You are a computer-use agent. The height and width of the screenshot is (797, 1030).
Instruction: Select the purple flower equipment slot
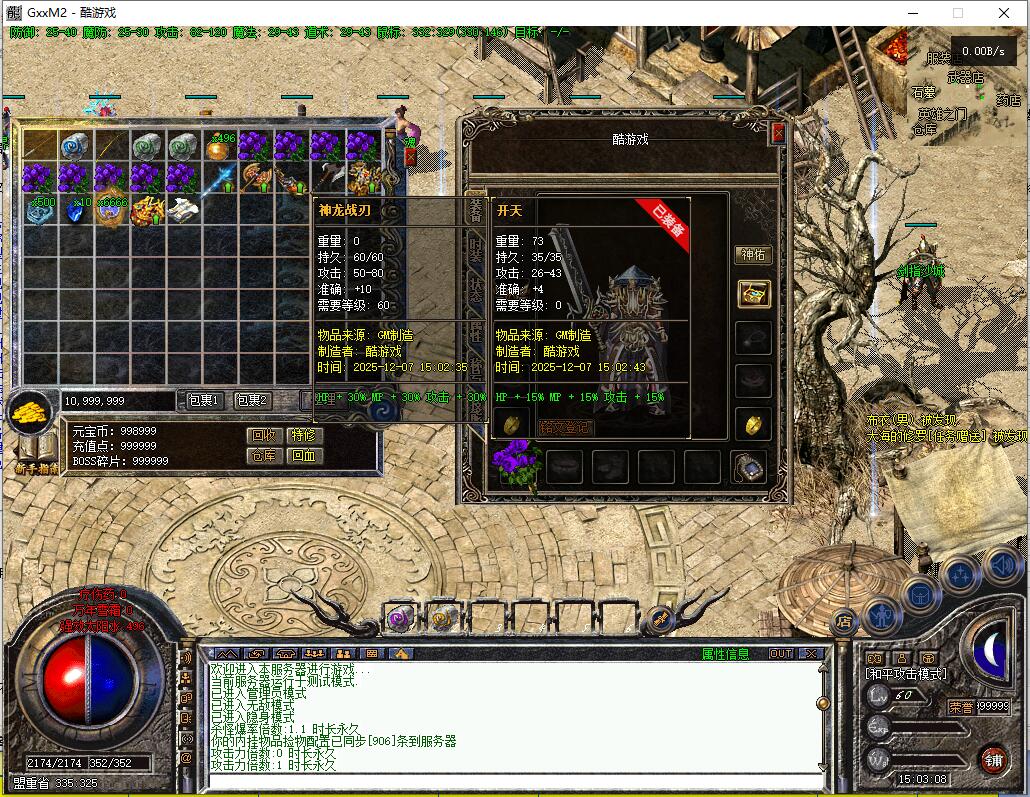[x=517, y=464]
